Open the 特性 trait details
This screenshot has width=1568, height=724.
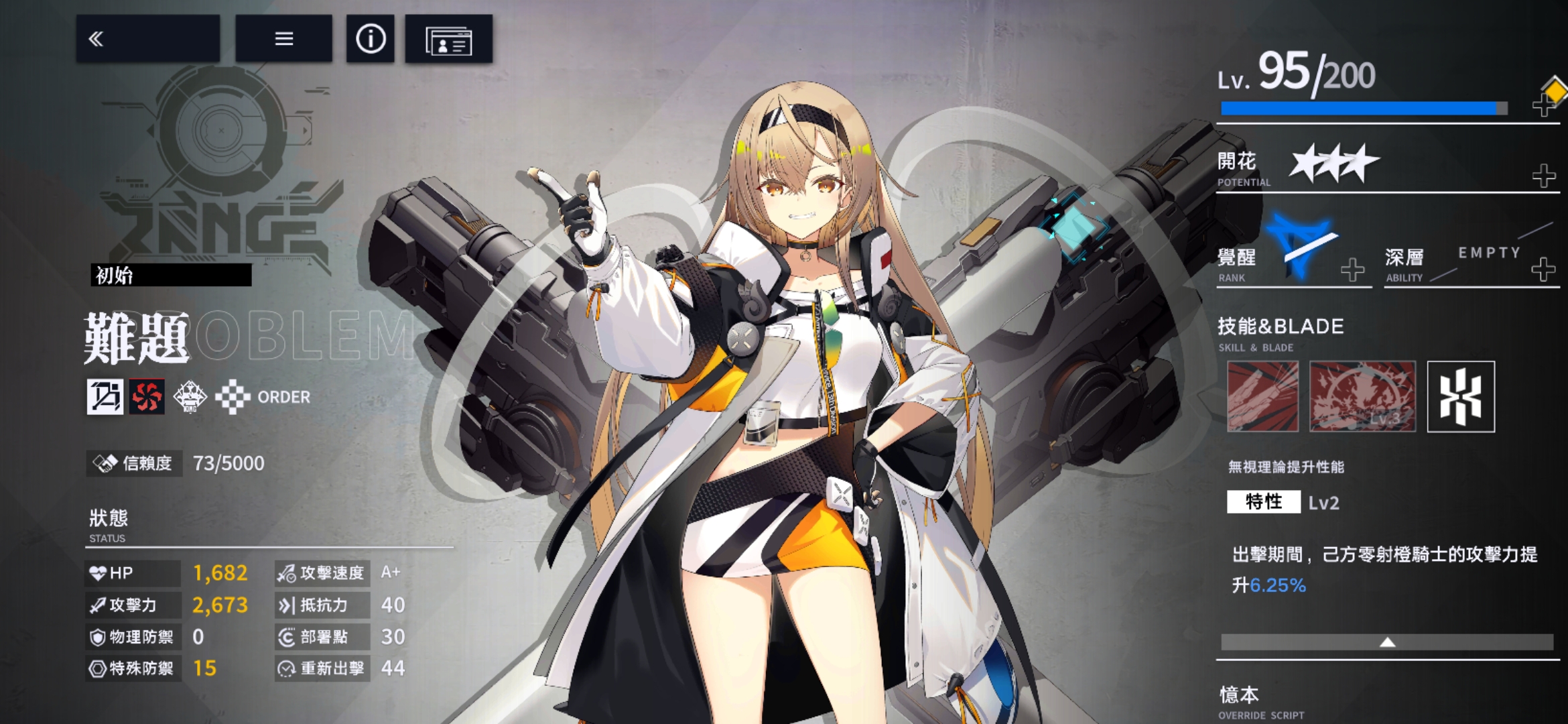(1263, 501)
